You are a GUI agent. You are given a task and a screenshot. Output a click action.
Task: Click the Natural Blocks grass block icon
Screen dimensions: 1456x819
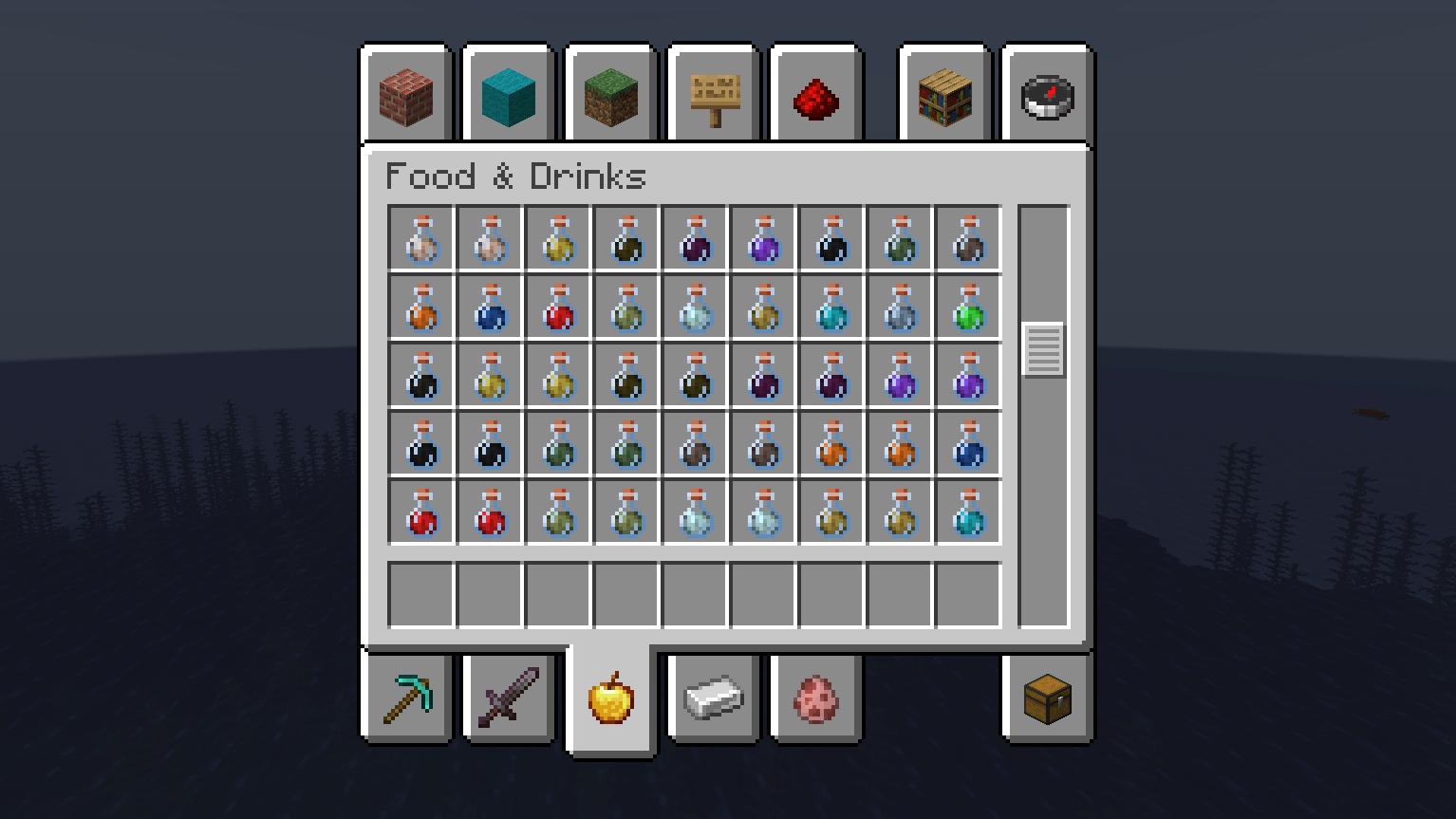pyautogui.click(x=610, y=94)
